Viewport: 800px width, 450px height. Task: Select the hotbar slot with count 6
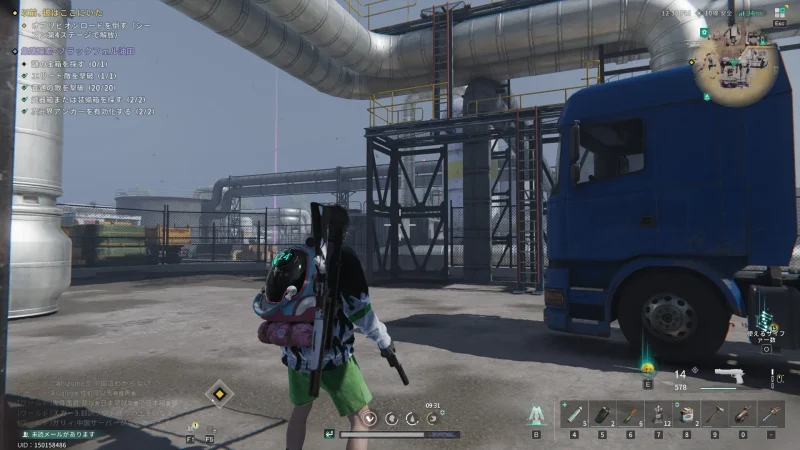(x=631, y=413)
